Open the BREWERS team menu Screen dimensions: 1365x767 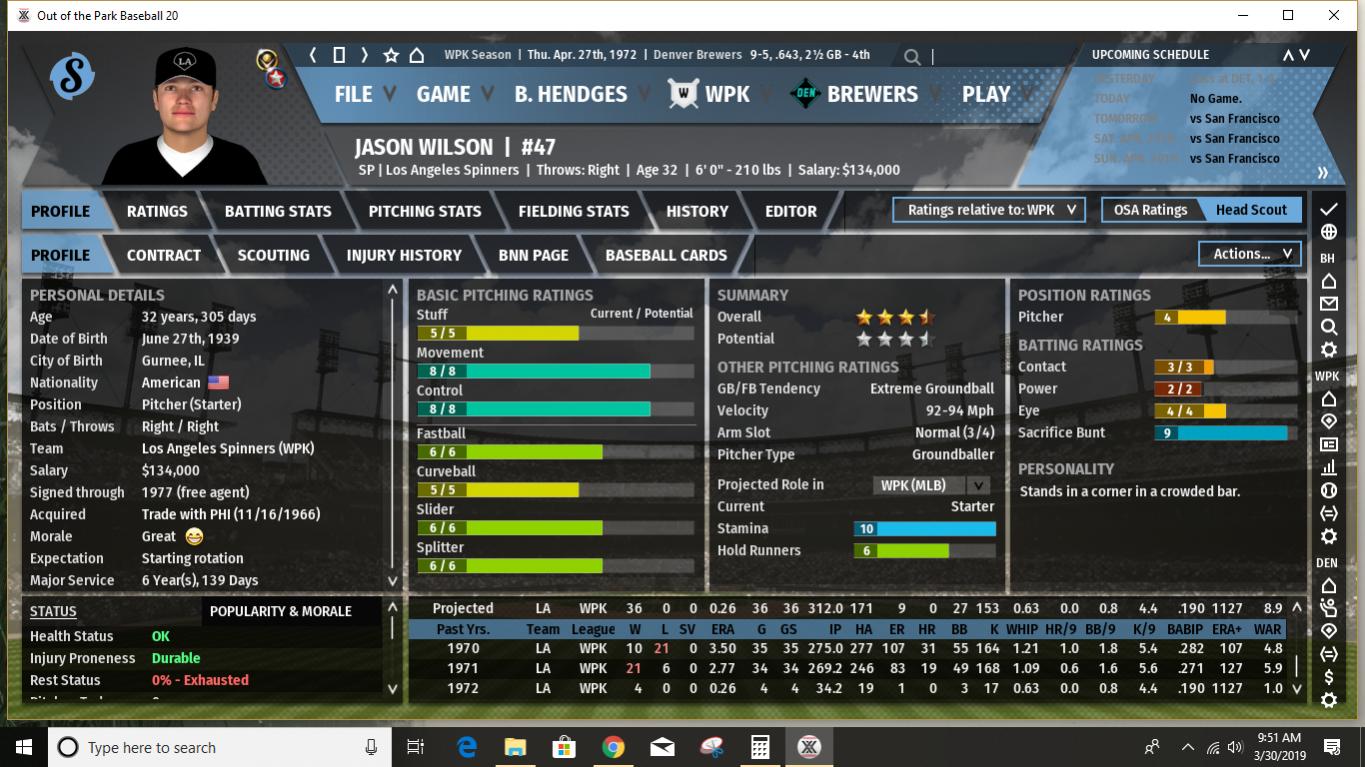872,94
